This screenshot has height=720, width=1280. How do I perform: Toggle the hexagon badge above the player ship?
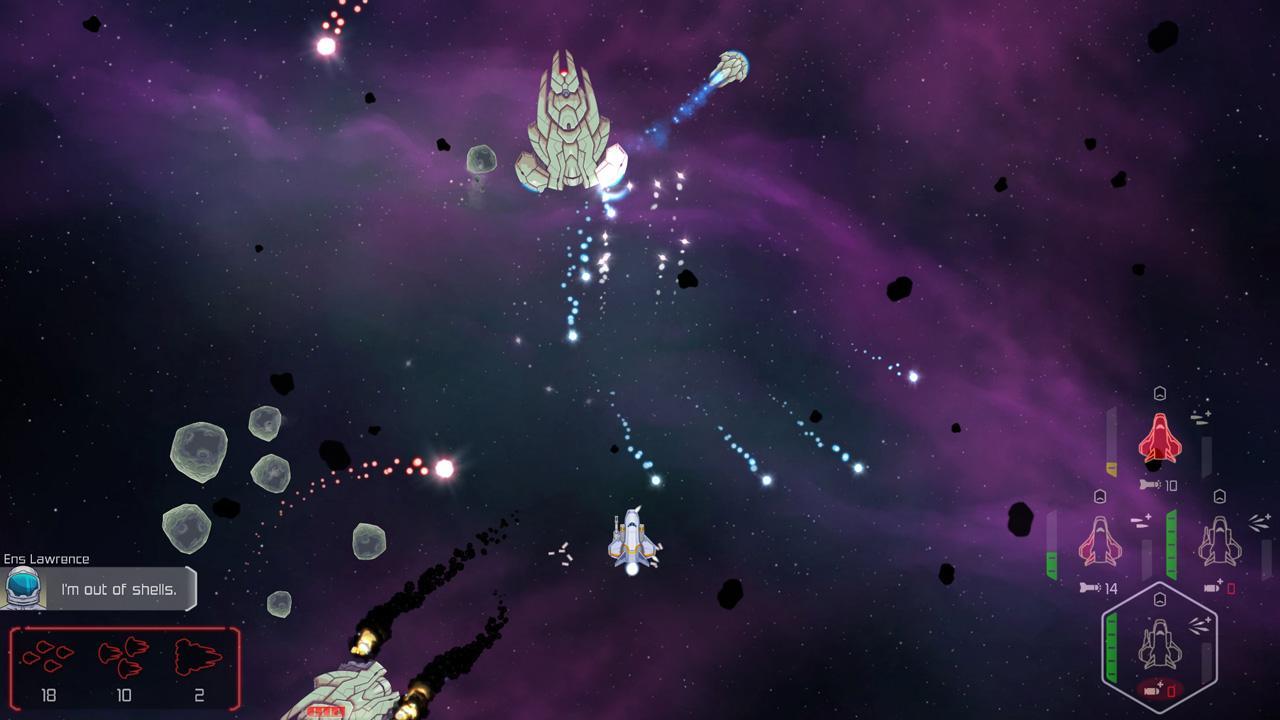1160,598
